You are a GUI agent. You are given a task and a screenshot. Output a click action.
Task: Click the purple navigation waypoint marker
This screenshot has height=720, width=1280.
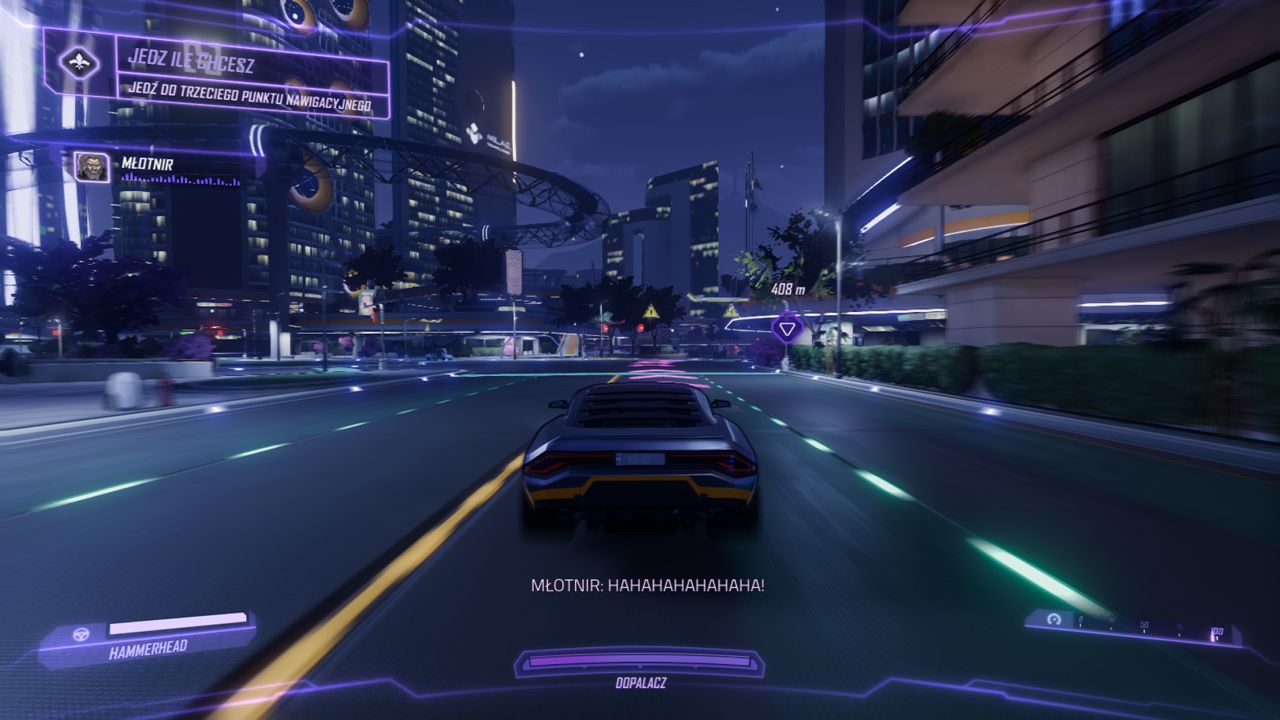(789, 326)
